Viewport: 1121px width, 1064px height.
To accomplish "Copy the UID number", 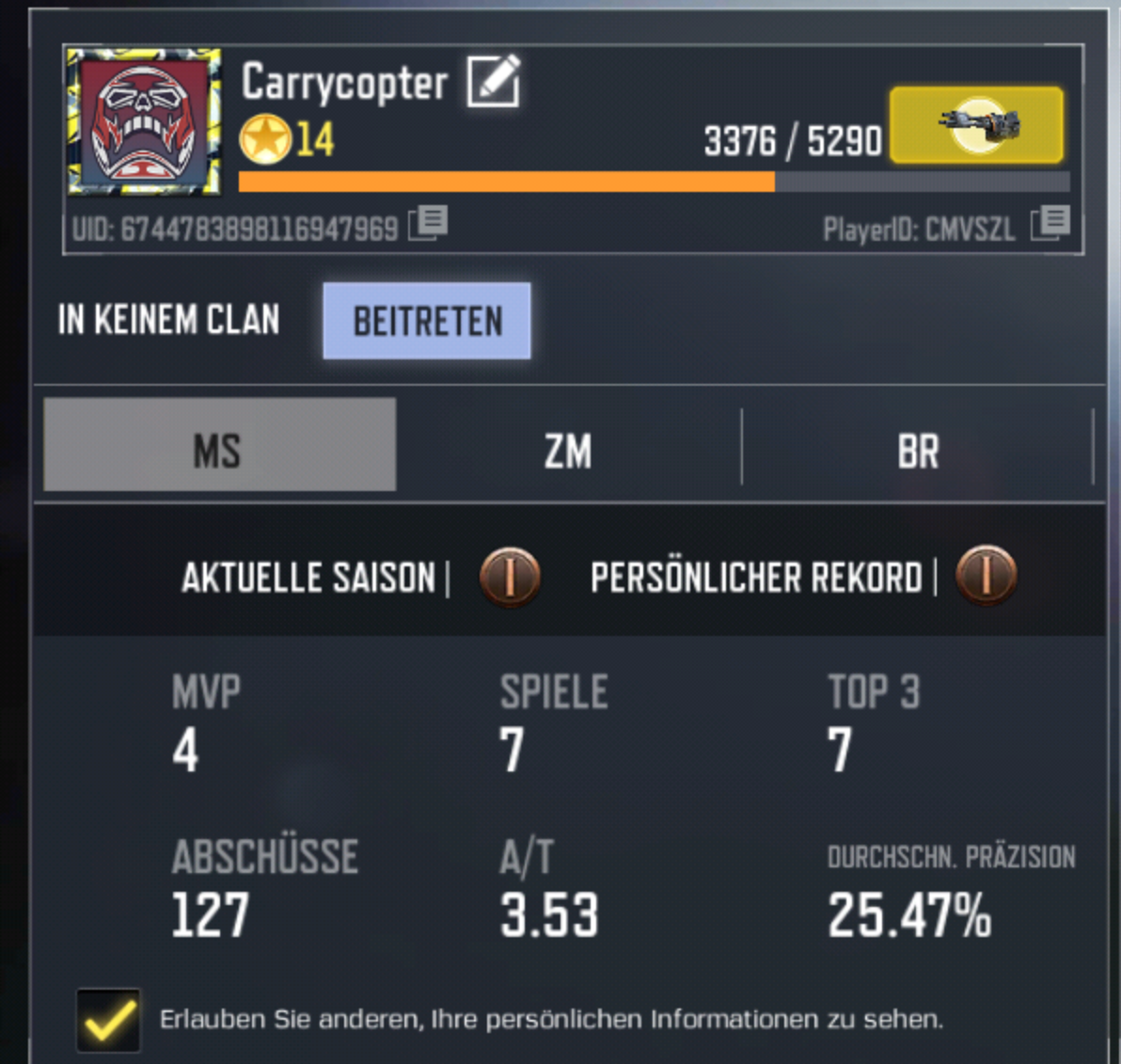I will (x=429, y=224).
